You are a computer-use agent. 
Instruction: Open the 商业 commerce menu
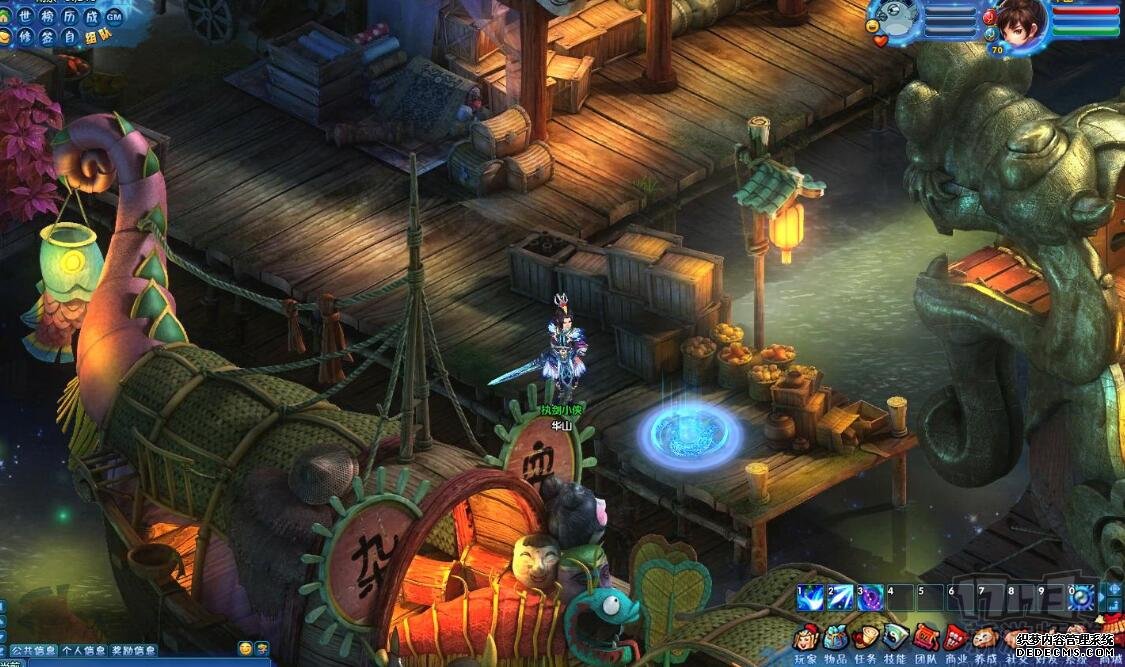coord(956,637)
